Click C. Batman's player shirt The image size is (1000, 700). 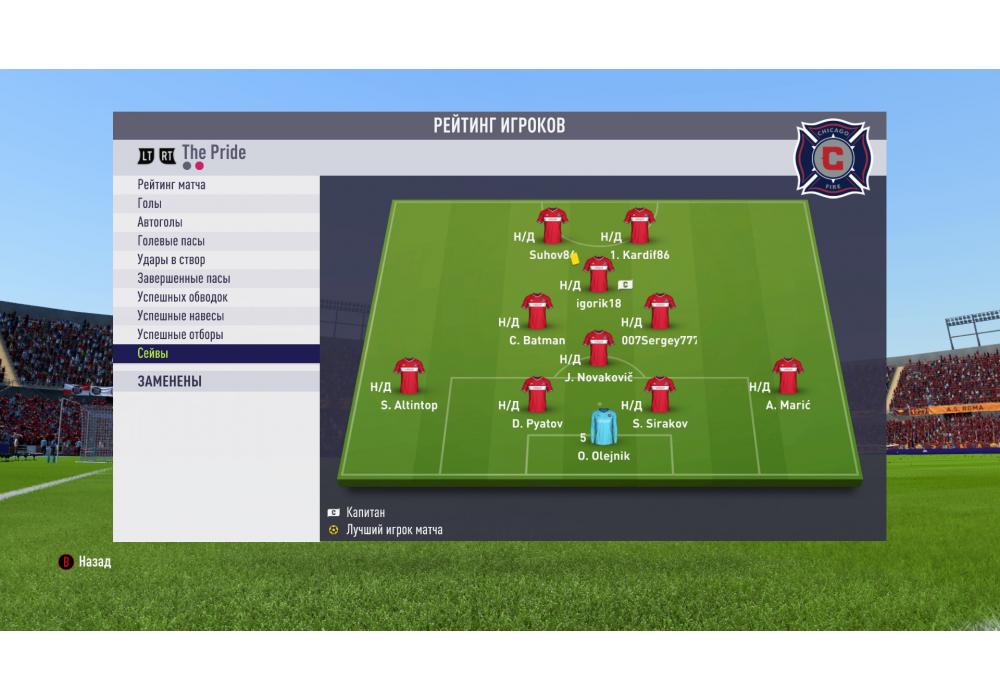(x=537, y=311)
